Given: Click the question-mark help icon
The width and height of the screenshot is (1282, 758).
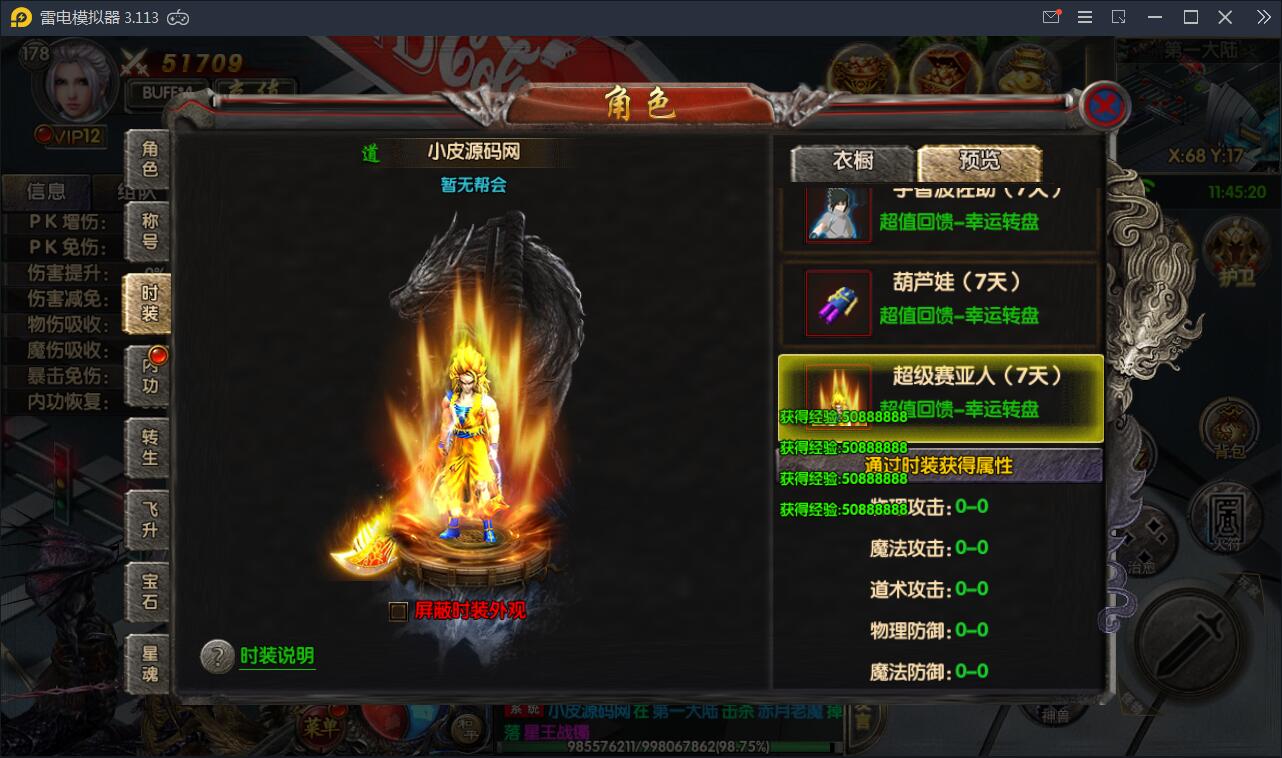Looking at the screenshot, I should coord(218,658).
